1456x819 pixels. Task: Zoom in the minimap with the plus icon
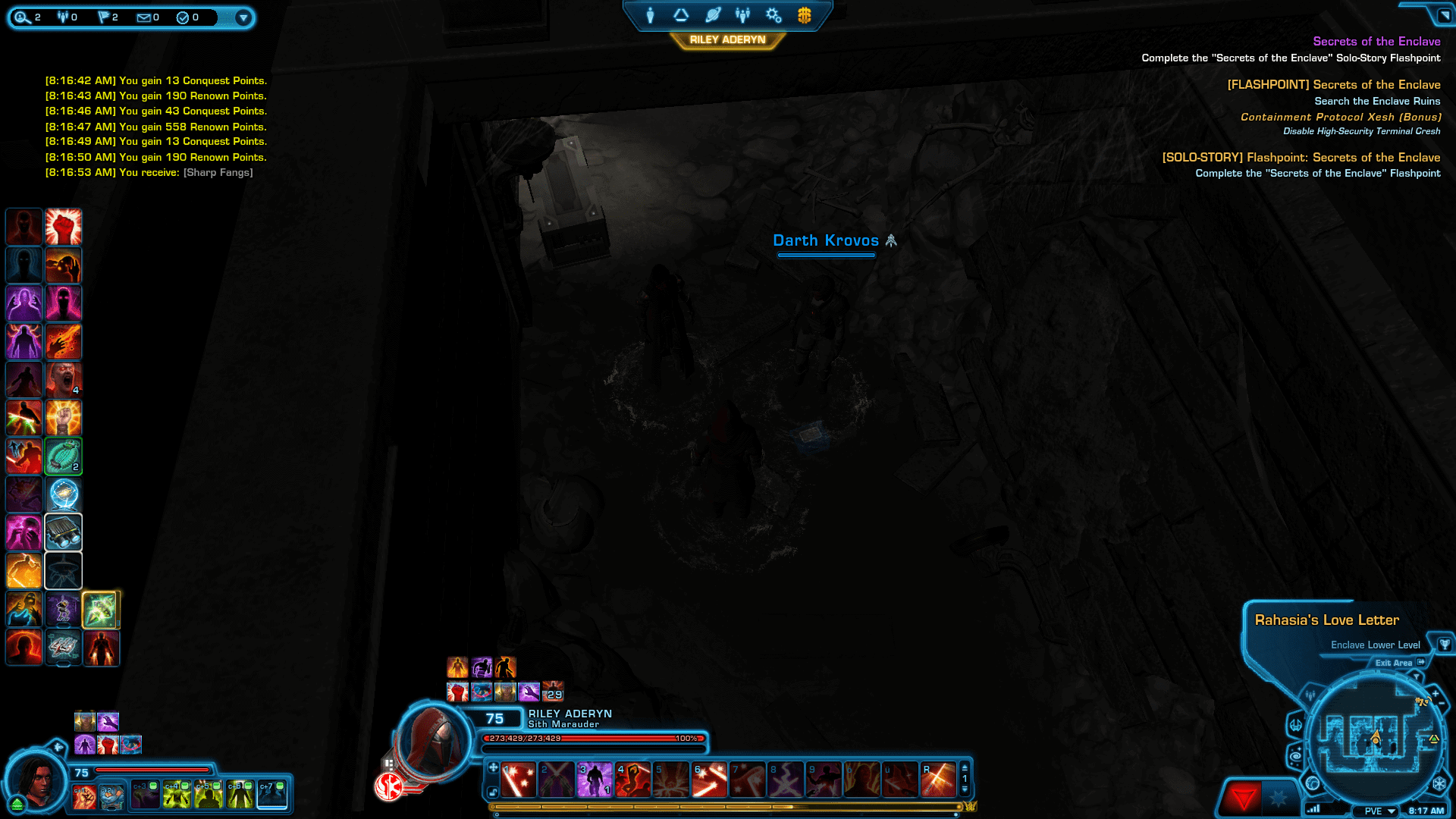(1435, 694)
